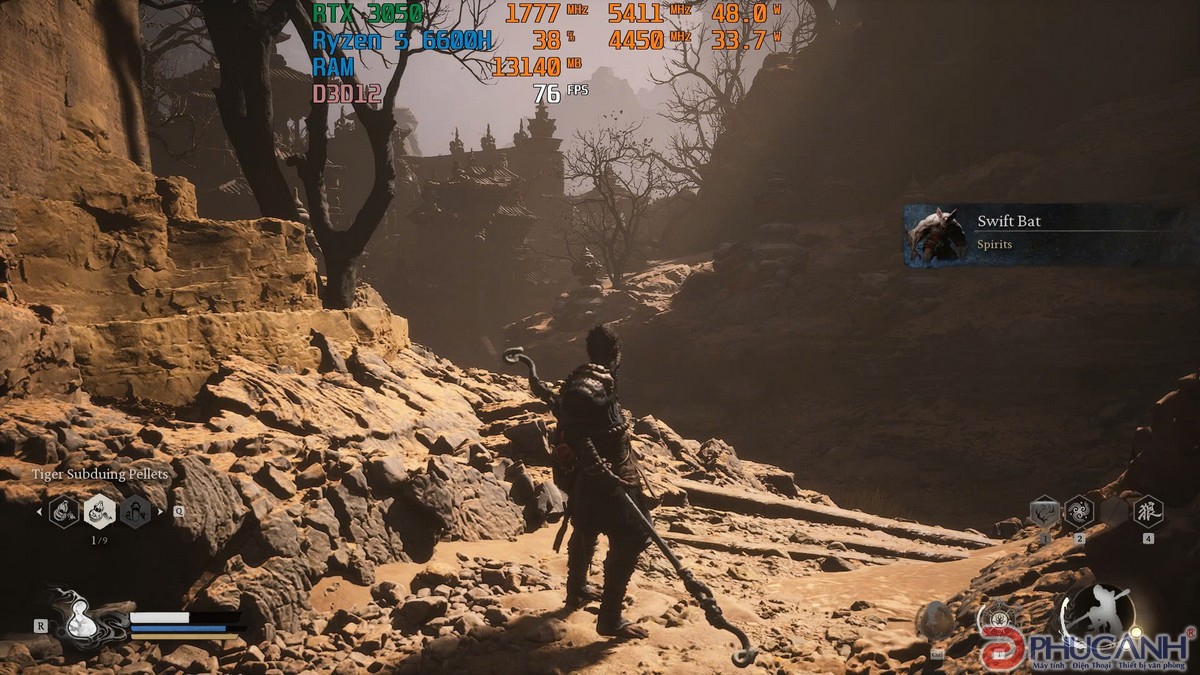
Task: Select the Tiger Subduing Pellets item slot
Action: tap(99, 511)
